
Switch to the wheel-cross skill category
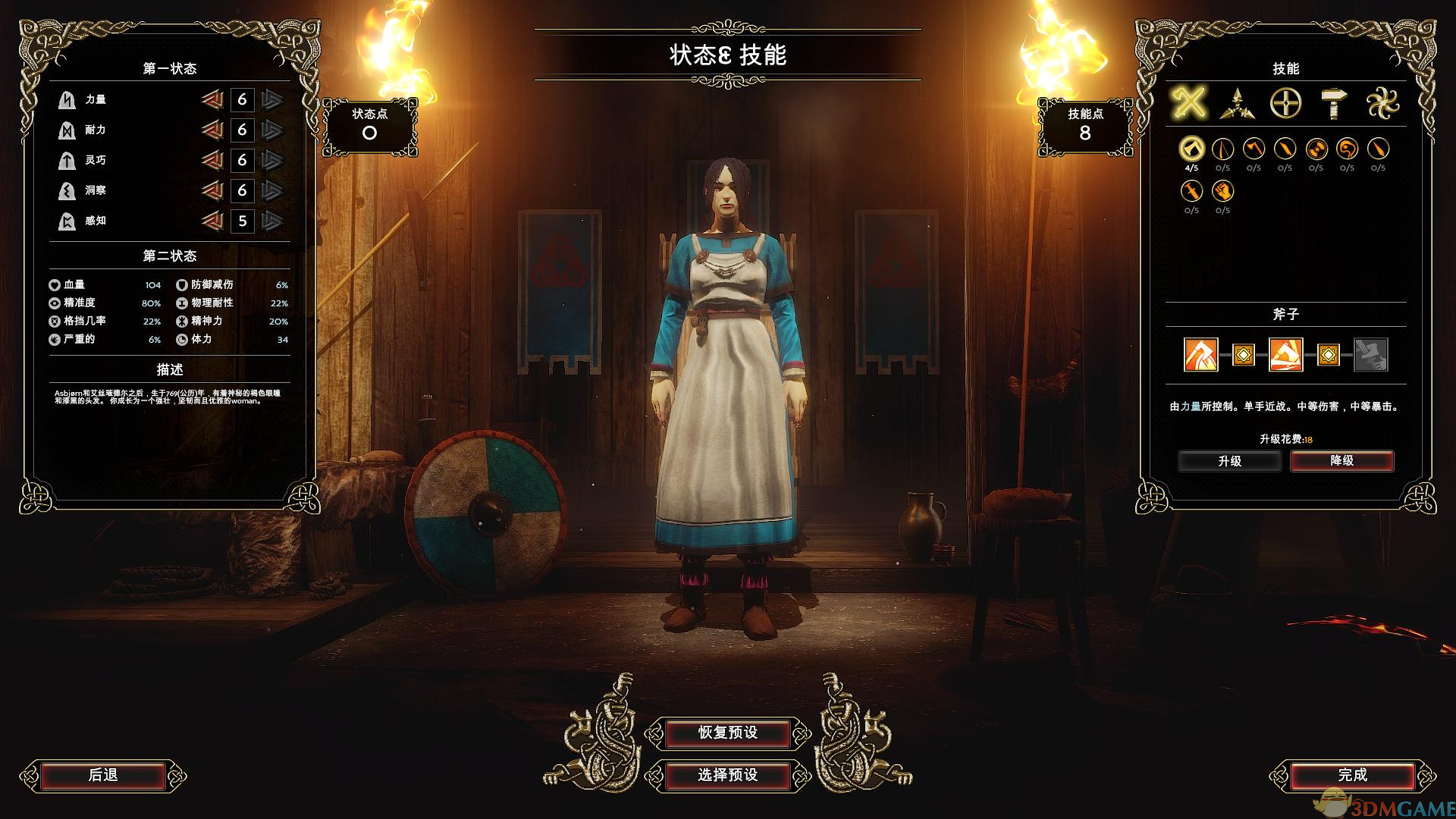click(x=1285, y=103)
